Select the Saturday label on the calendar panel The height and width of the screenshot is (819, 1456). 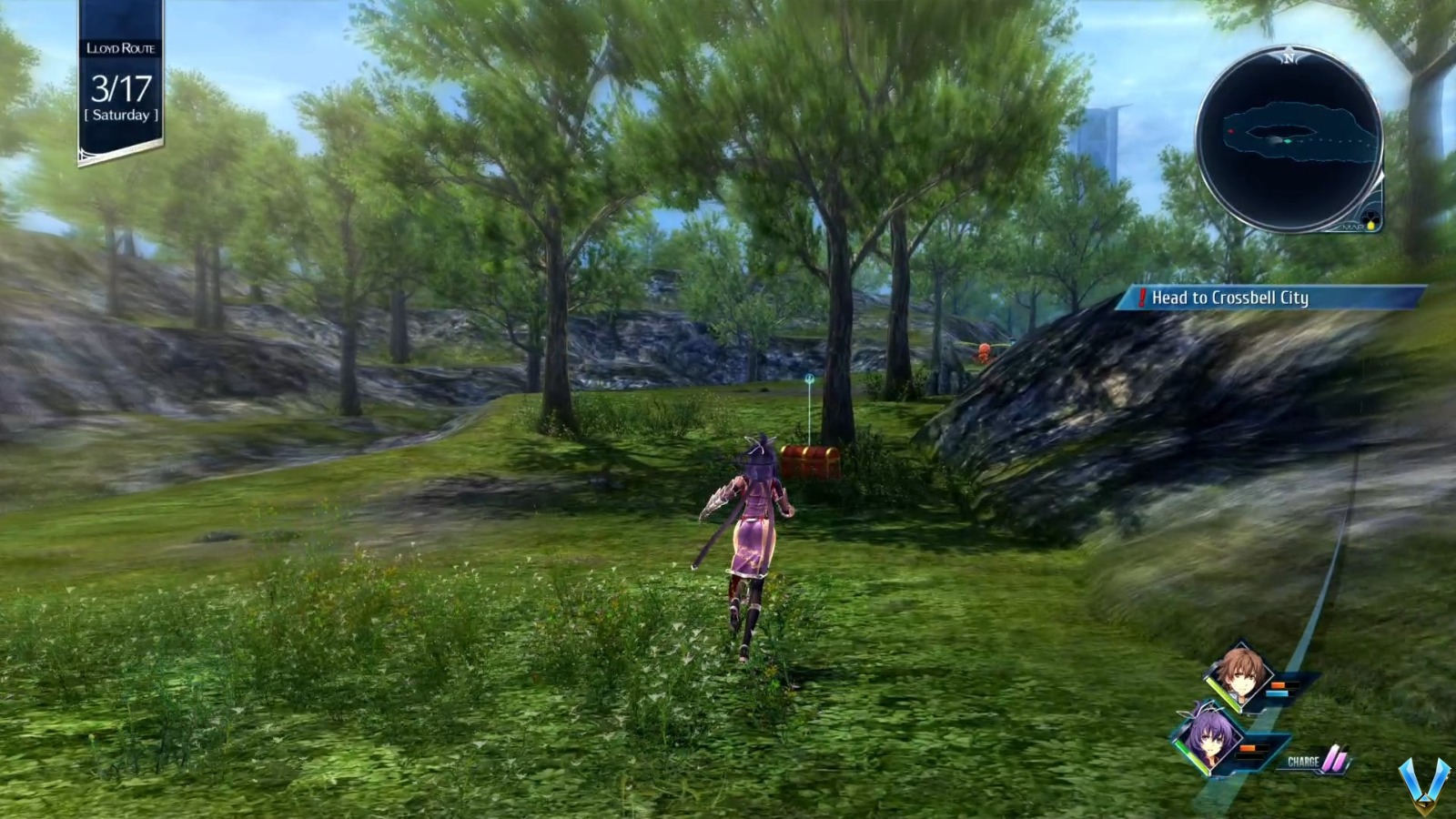121,115
